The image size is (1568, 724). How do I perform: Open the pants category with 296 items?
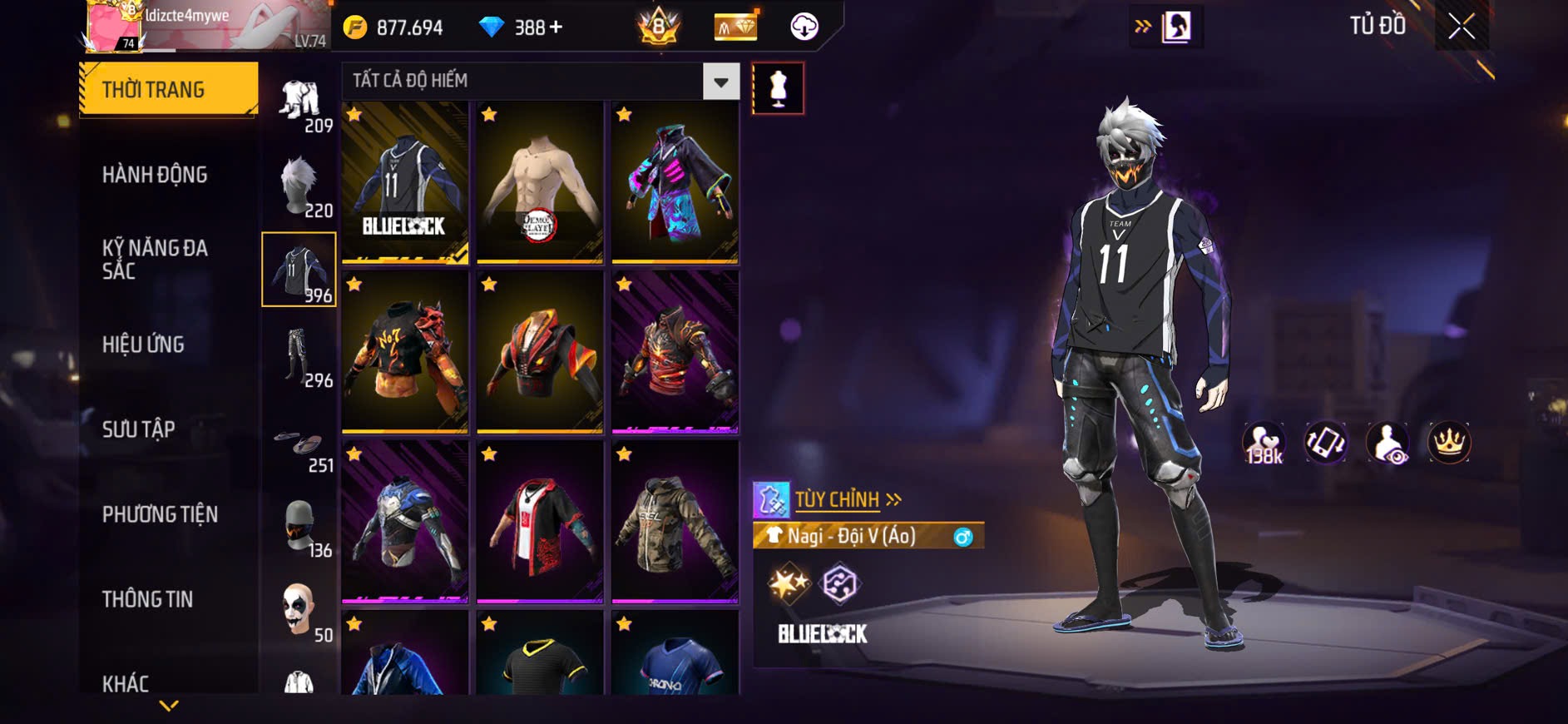point(299,356)
